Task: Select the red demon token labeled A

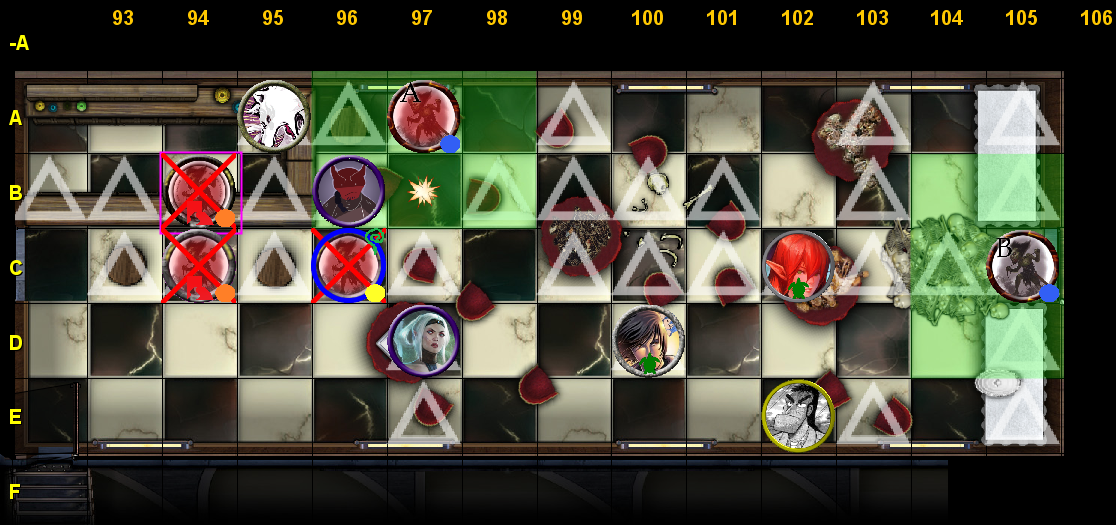Action: pyautogui.click(x=423, y=117)
